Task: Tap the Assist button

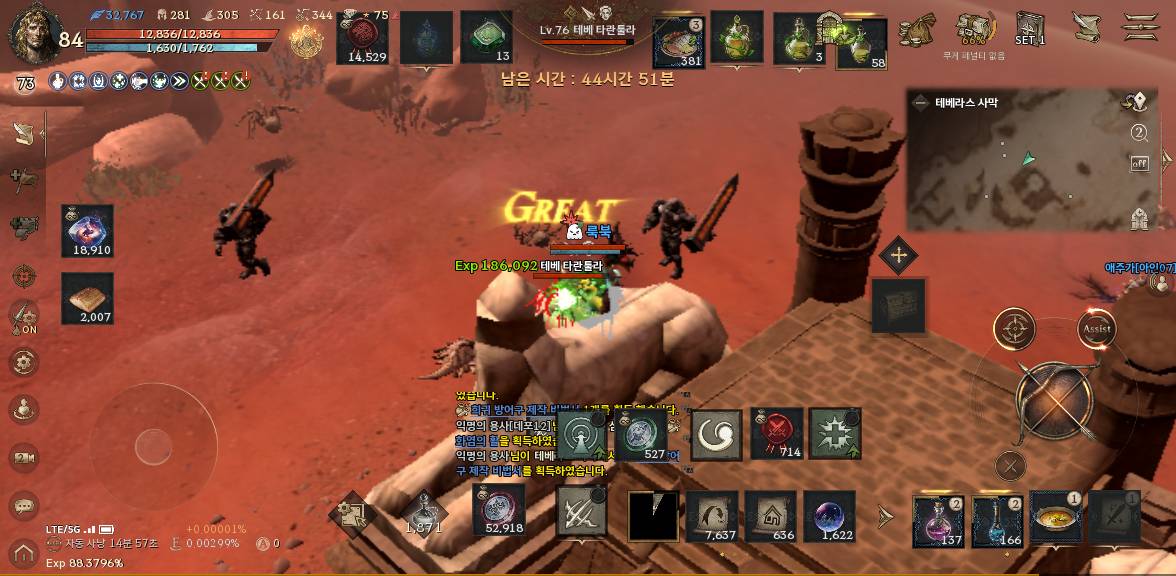Action: coord(1096,328)
